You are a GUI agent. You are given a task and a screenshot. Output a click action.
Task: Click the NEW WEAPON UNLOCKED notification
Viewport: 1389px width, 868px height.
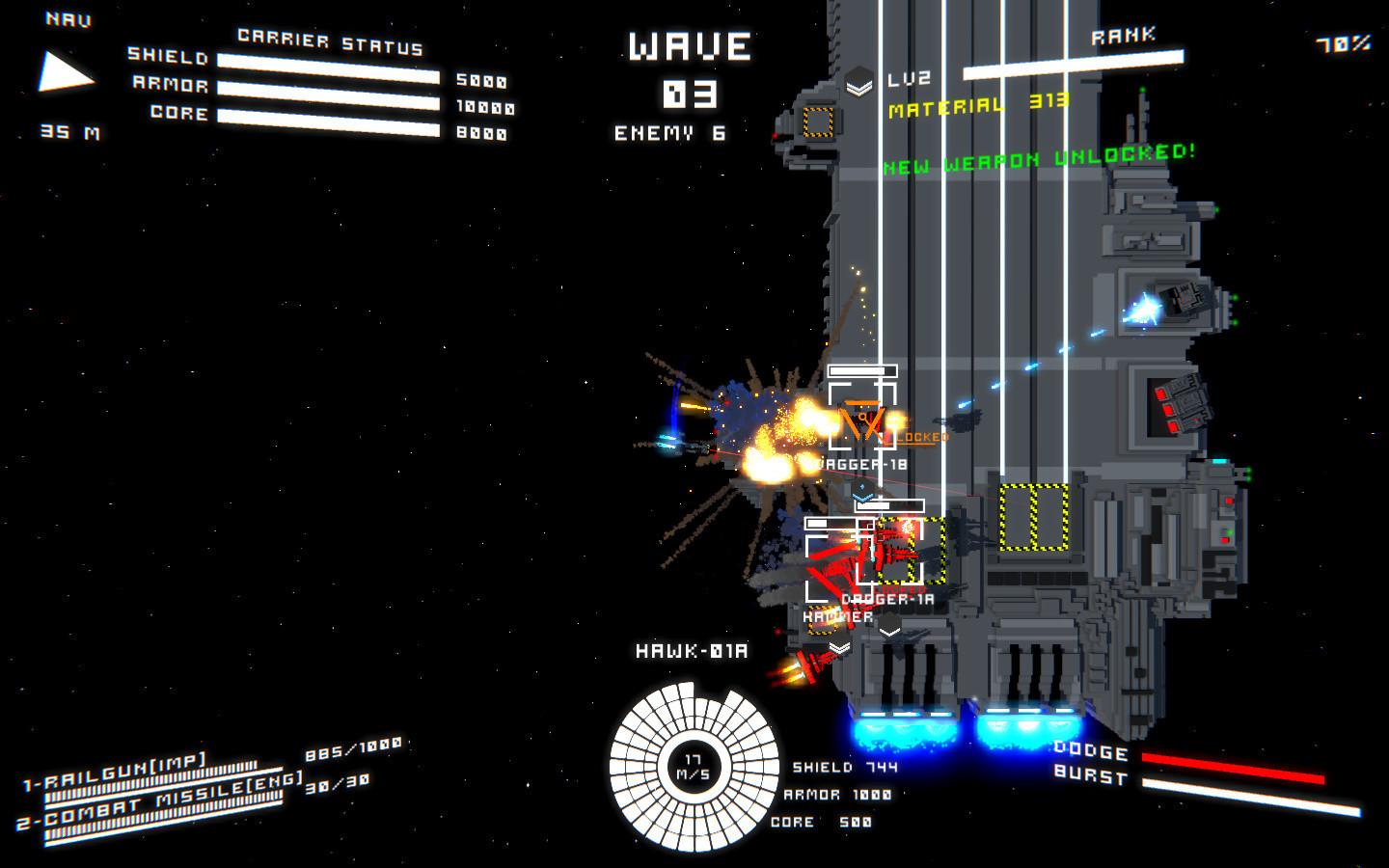pos(1040,152)
